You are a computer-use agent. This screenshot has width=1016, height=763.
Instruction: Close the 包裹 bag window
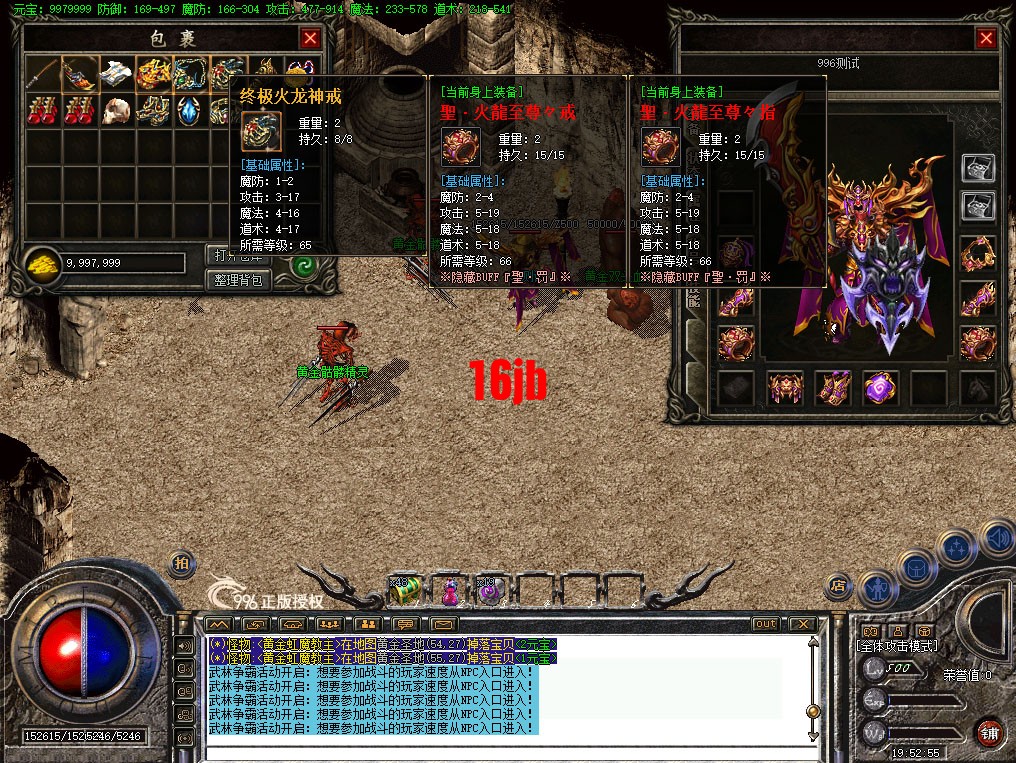(311, 38)
